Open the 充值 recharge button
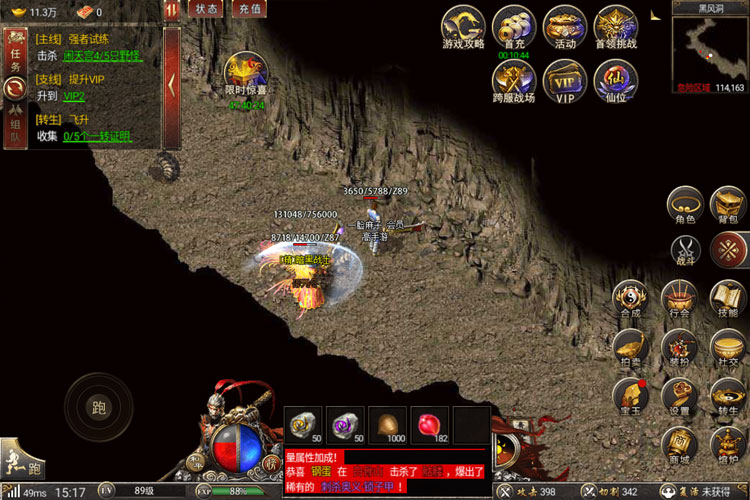750x500 pixels. pyautogui.click(x=248, y=9)
